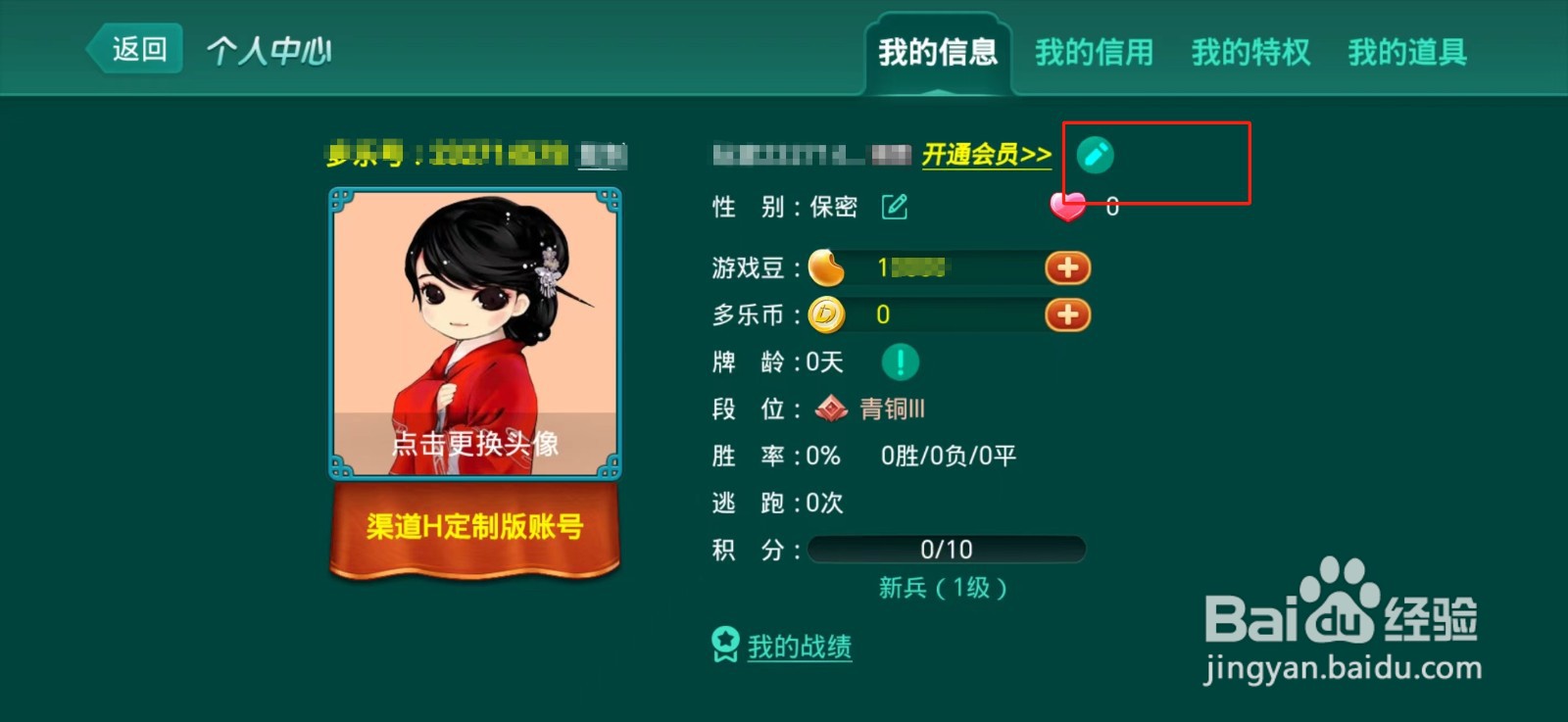Select the 我的信息 tab
The image size is (1568, 722).
click(x=938, y=53)
